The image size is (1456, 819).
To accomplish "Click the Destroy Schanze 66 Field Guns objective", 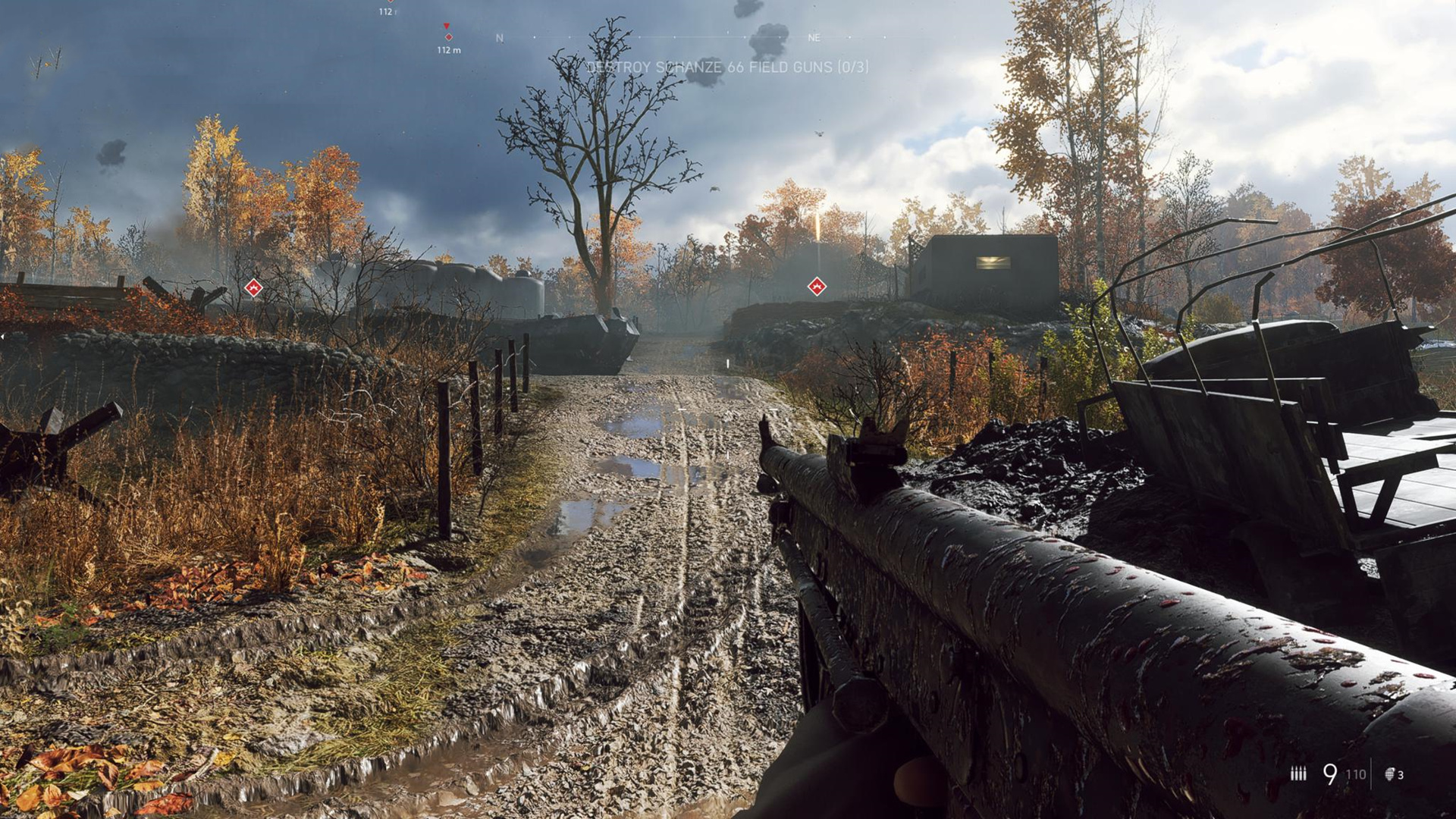I will [x=728, y=67].
